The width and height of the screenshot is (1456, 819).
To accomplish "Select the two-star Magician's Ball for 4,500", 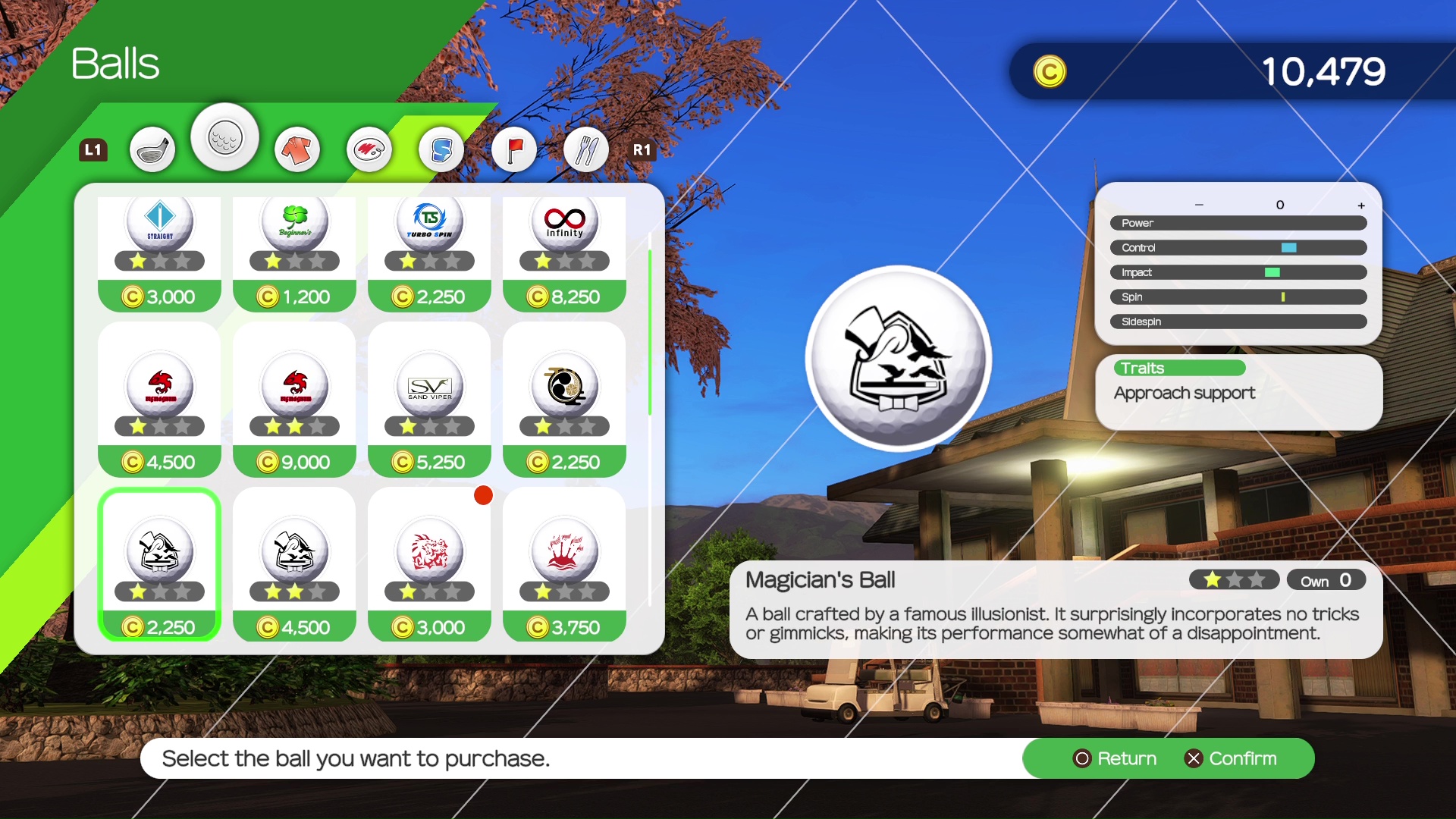I will (x=294, y=564).
